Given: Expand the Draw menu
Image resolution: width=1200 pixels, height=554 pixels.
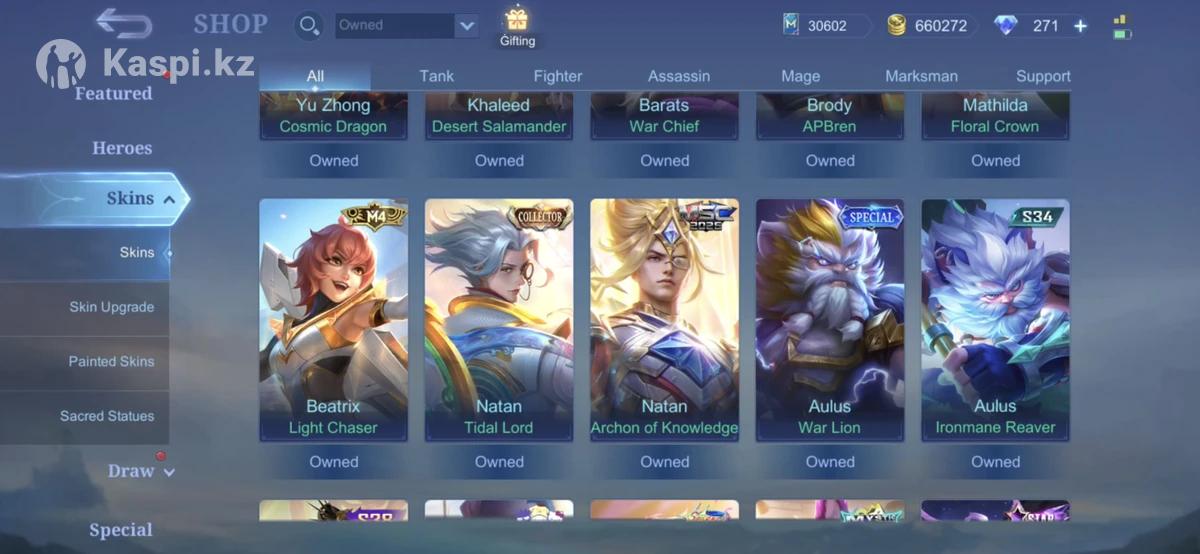Looking at the screenshot, I should (140, 471).
